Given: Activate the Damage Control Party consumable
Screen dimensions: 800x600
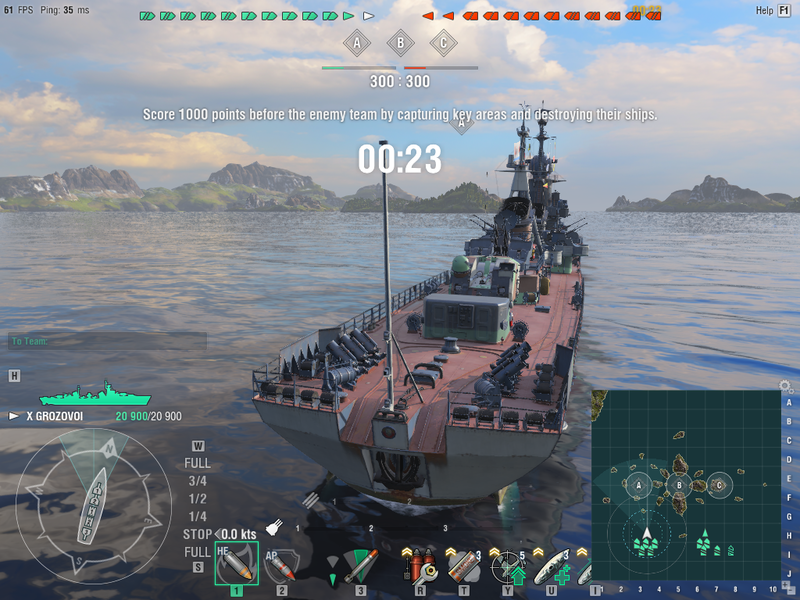Looking at the screenshot, I should tap(421, 567).
